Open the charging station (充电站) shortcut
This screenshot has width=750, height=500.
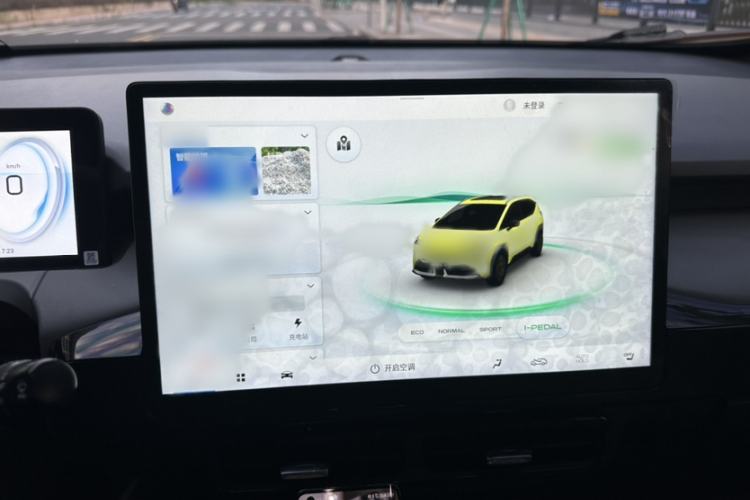coord(297,330)
